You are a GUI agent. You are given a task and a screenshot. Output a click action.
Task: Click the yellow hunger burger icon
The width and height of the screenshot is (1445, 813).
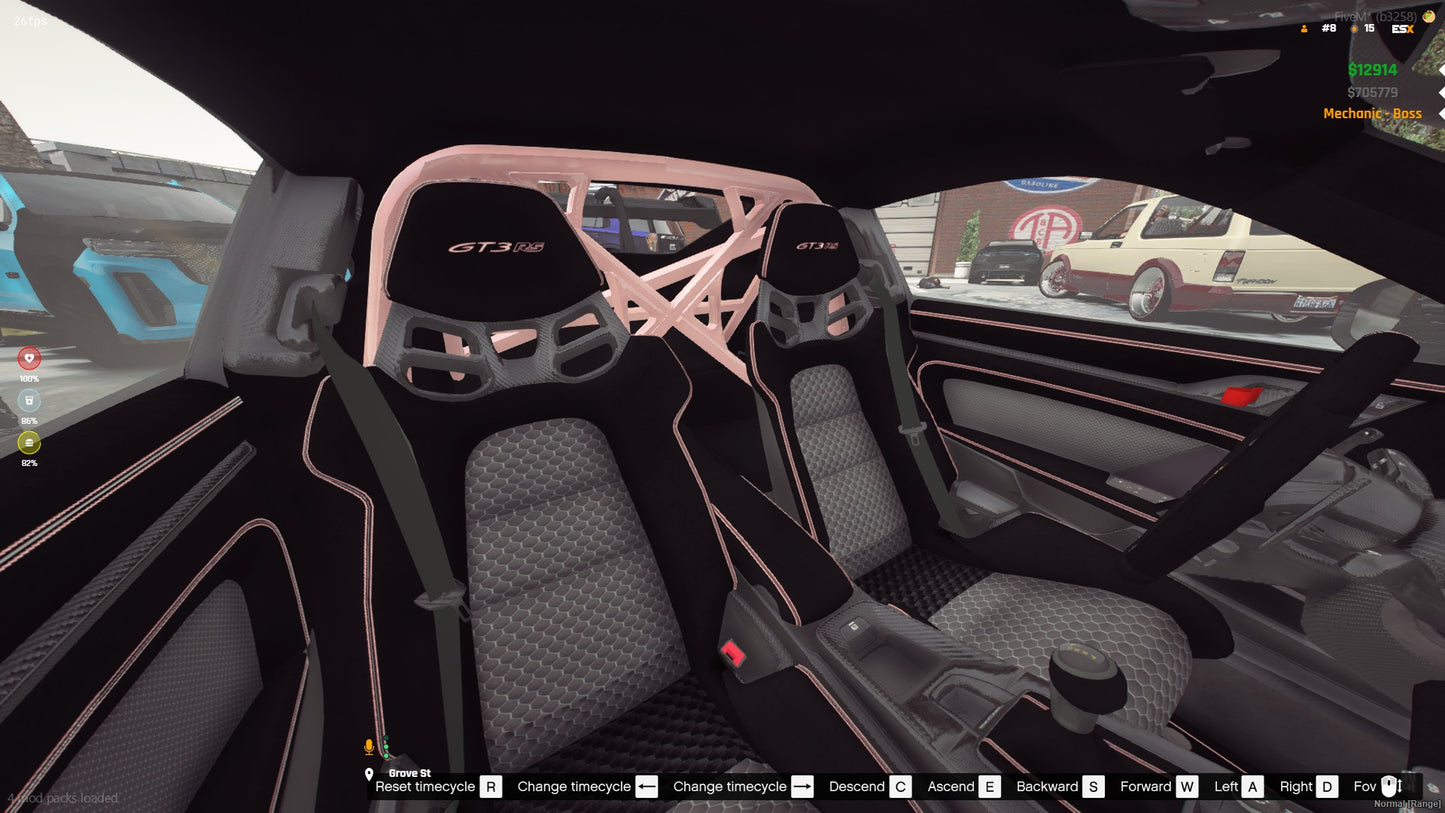tap(28, 442)
